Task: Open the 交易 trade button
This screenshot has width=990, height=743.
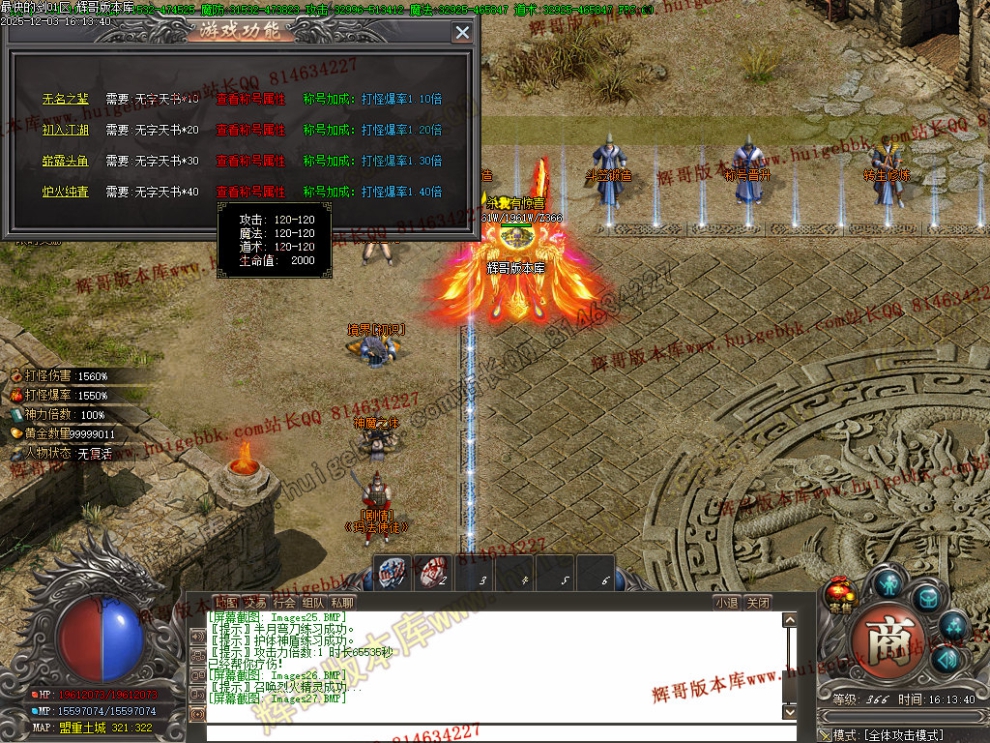Action: tap(255, 602)
